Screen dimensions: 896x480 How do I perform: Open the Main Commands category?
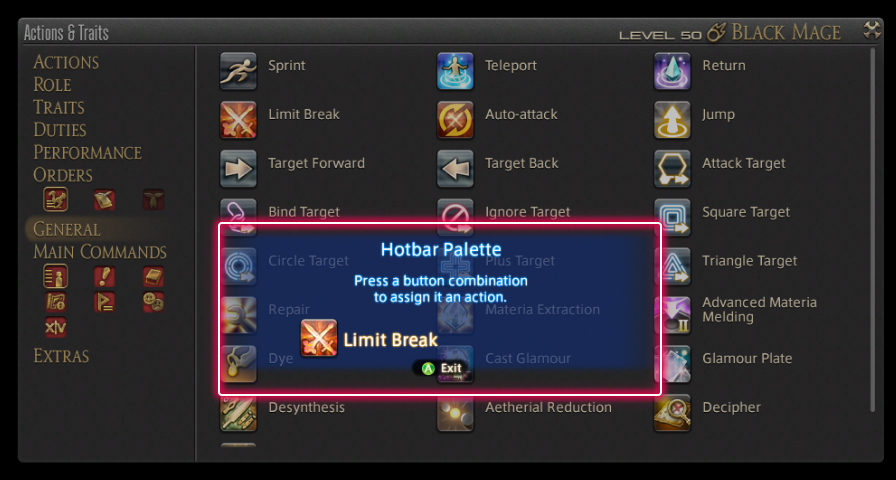pos(100,252)
